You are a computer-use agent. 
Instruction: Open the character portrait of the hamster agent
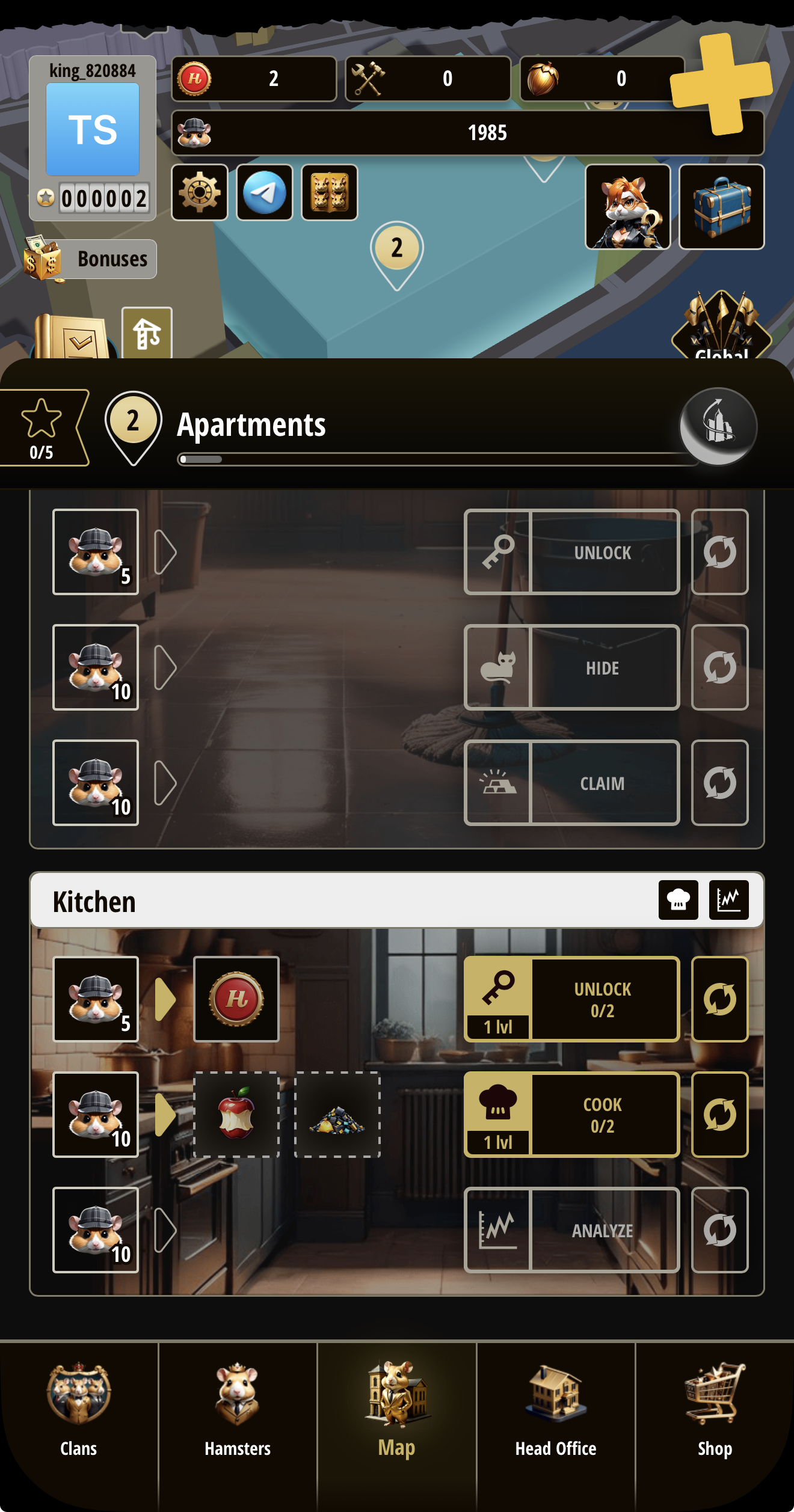pos(628,207)
